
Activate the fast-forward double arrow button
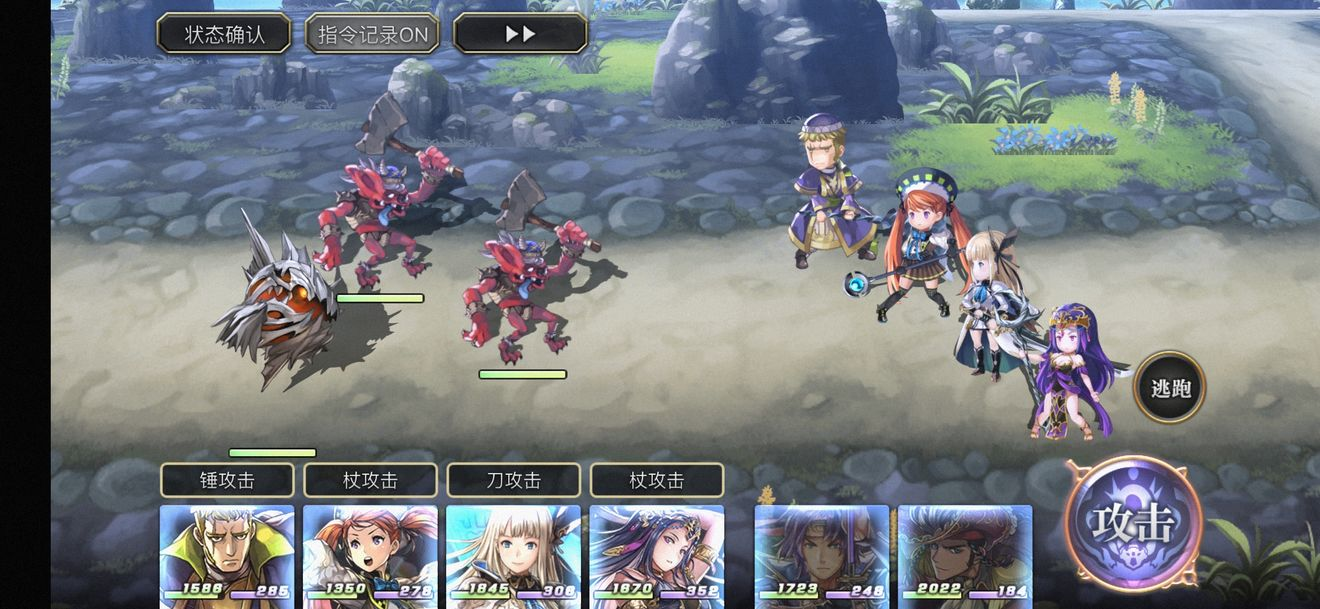click(x=520, y=34)
